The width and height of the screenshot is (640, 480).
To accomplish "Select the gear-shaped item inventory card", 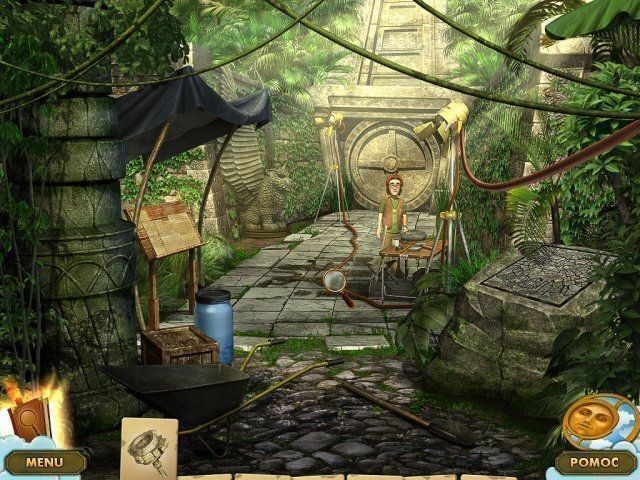I will [149, 445].
